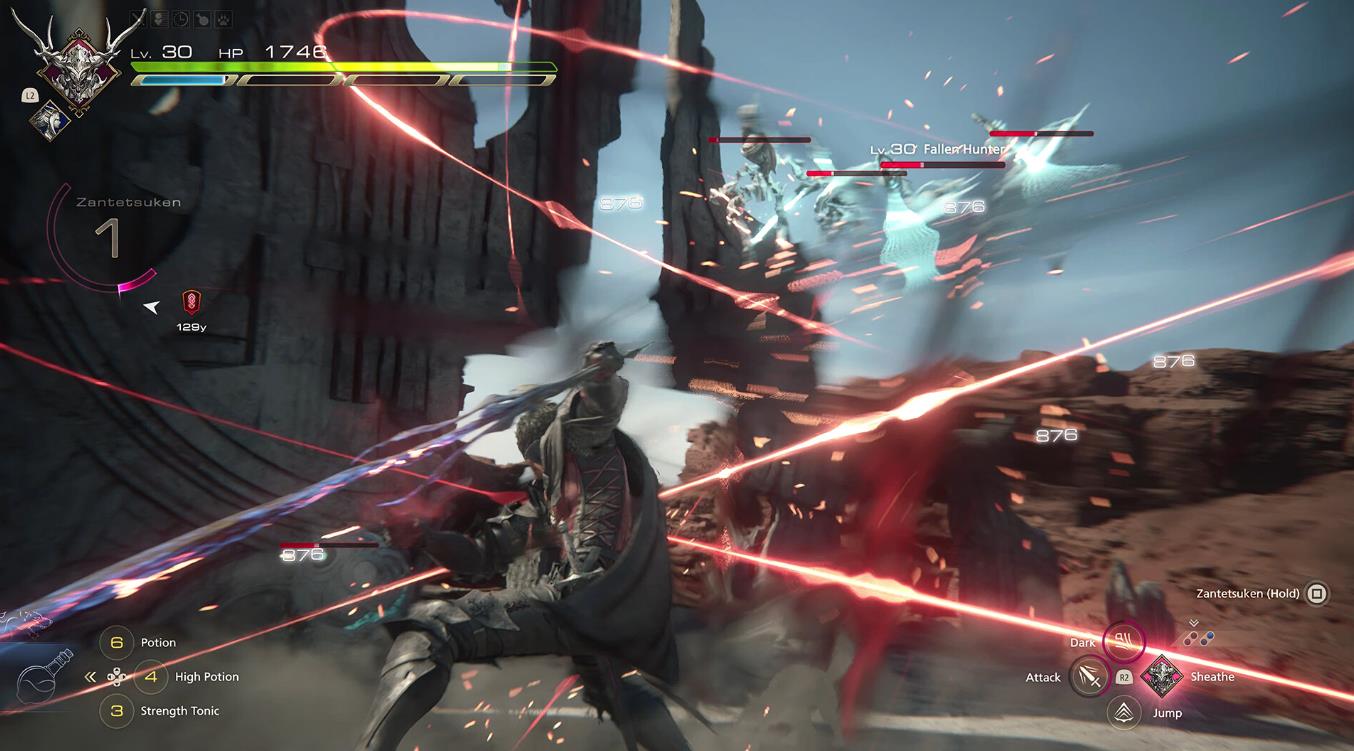Use the High Potion shortcut
1354x751 pixels.
pos(151,677)
